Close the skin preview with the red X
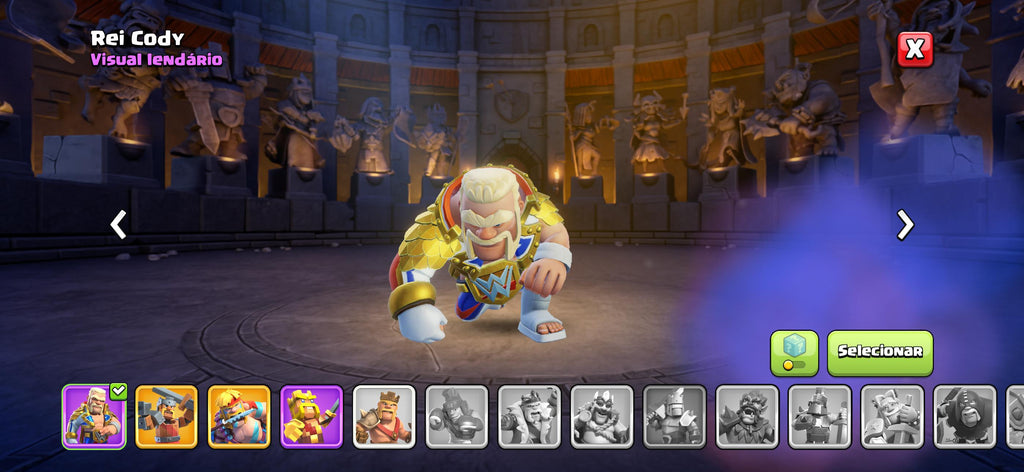The width and height of the screenshot is (1024, 472). coord(914,49)
